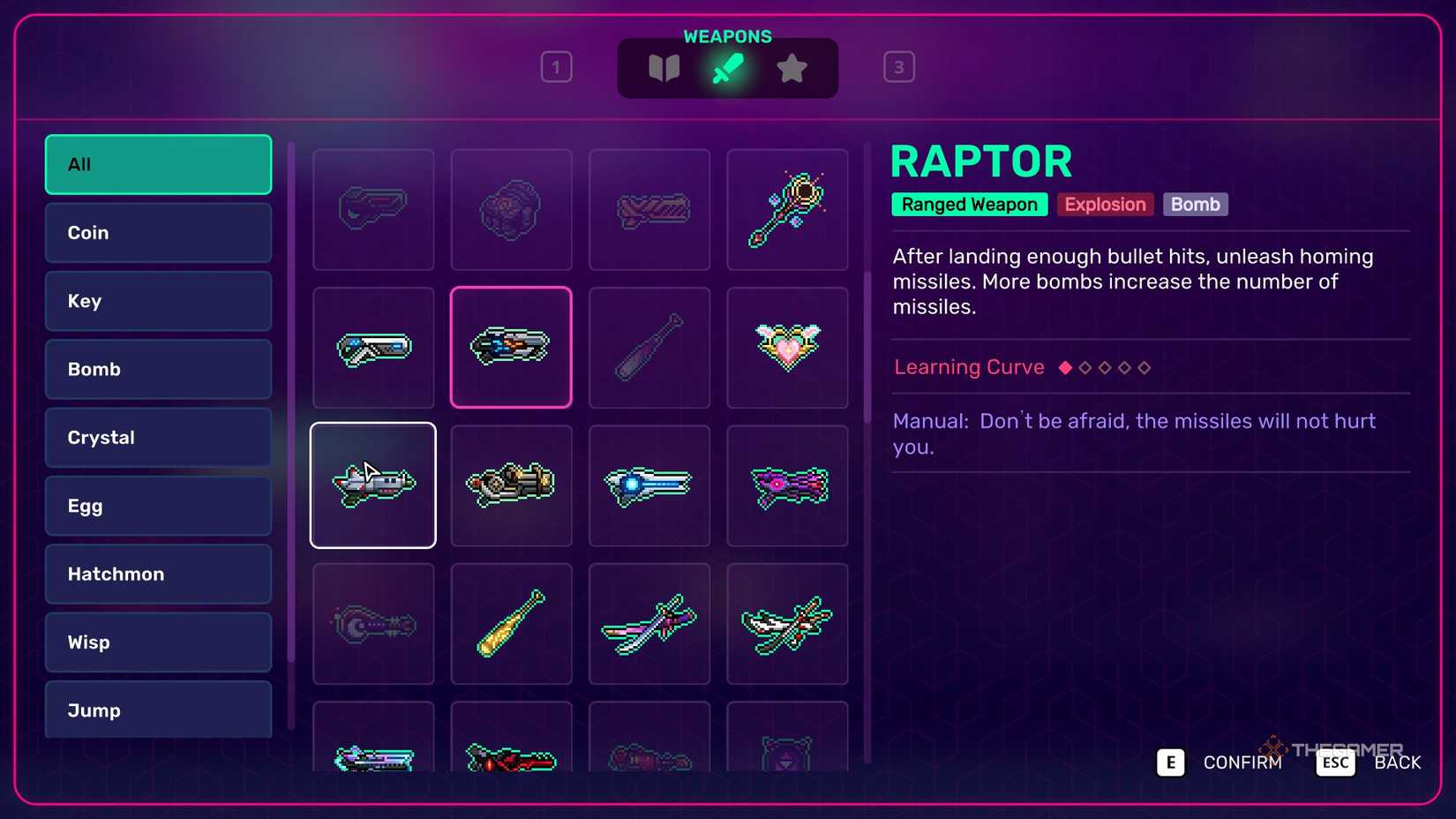Toggle the Wisp filter
The width and height of the screenshot is (1456, 819).
(x=157, y=642)
